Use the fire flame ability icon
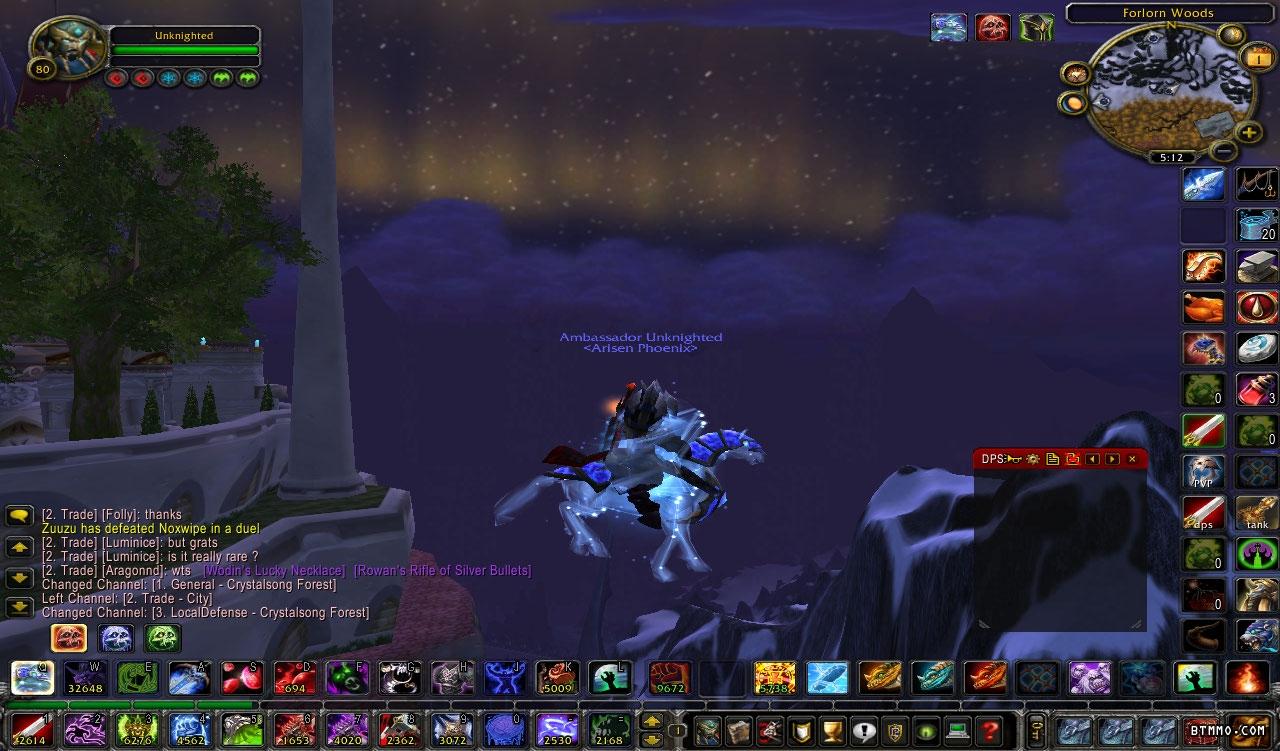Image resolution: width=1280 pixels, height=751 pixels. (x=1247, y=678)
